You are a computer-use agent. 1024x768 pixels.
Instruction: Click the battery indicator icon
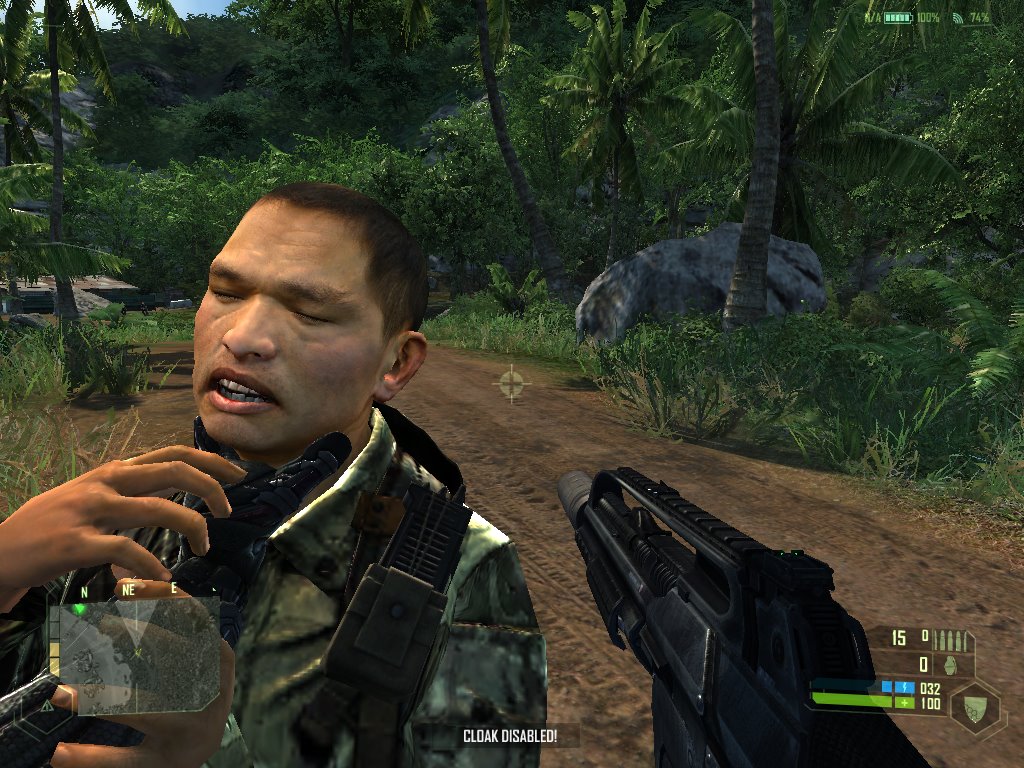click(x=897, y=18)
